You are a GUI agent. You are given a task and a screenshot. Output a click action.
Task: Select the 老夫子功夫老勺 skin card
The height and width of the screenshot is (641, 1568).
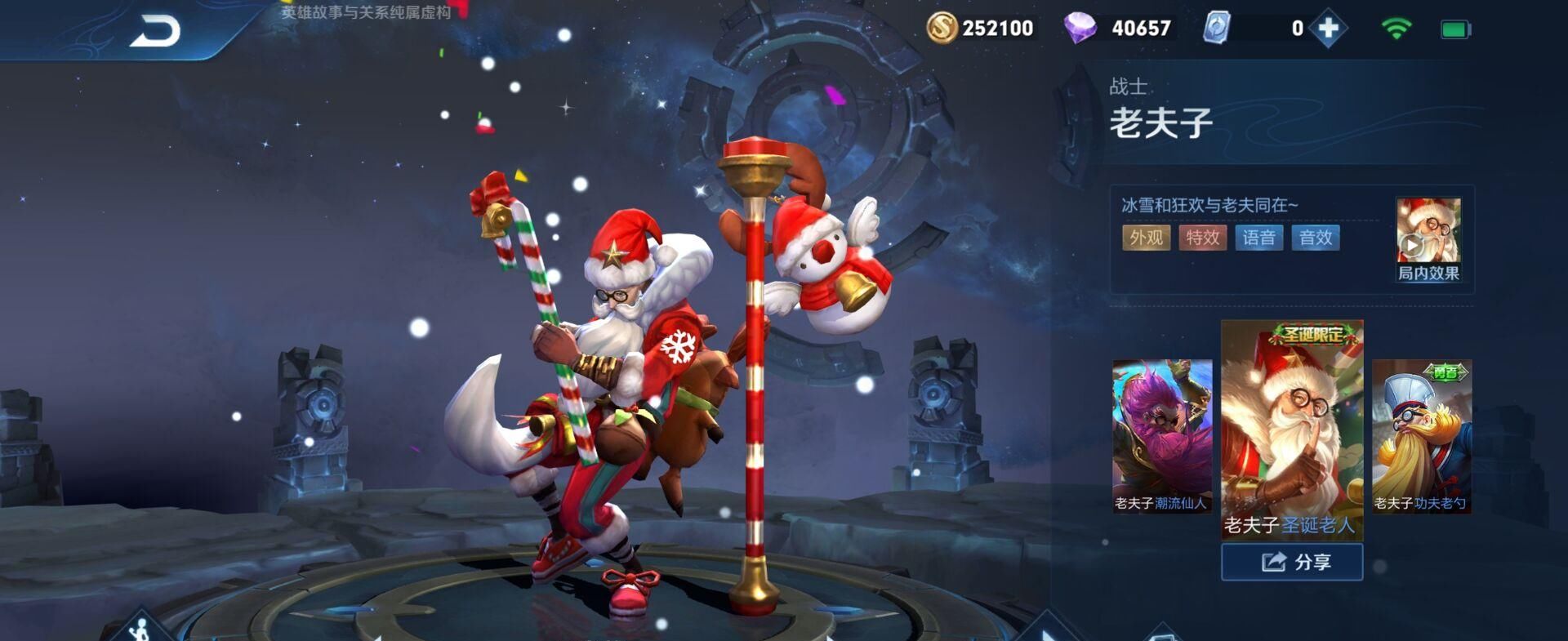click(x=1421, y=436)
